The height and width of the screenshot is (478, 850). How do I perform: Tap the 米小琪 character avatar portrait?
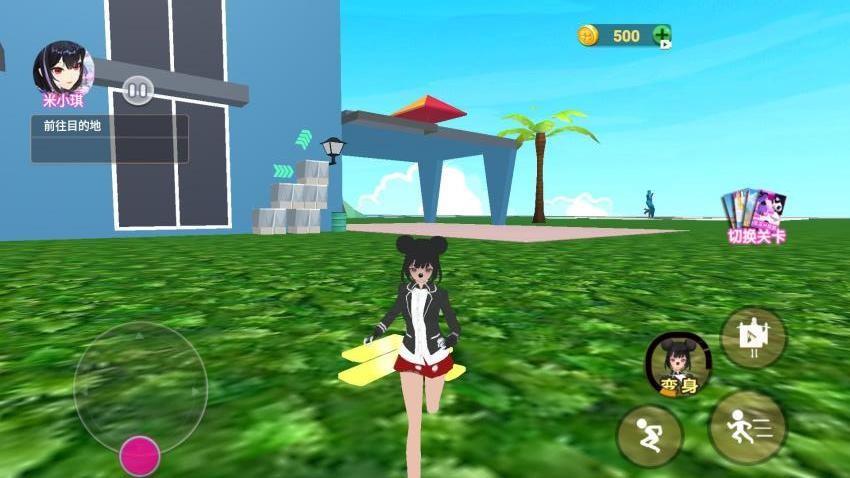[x=63, y=68]
